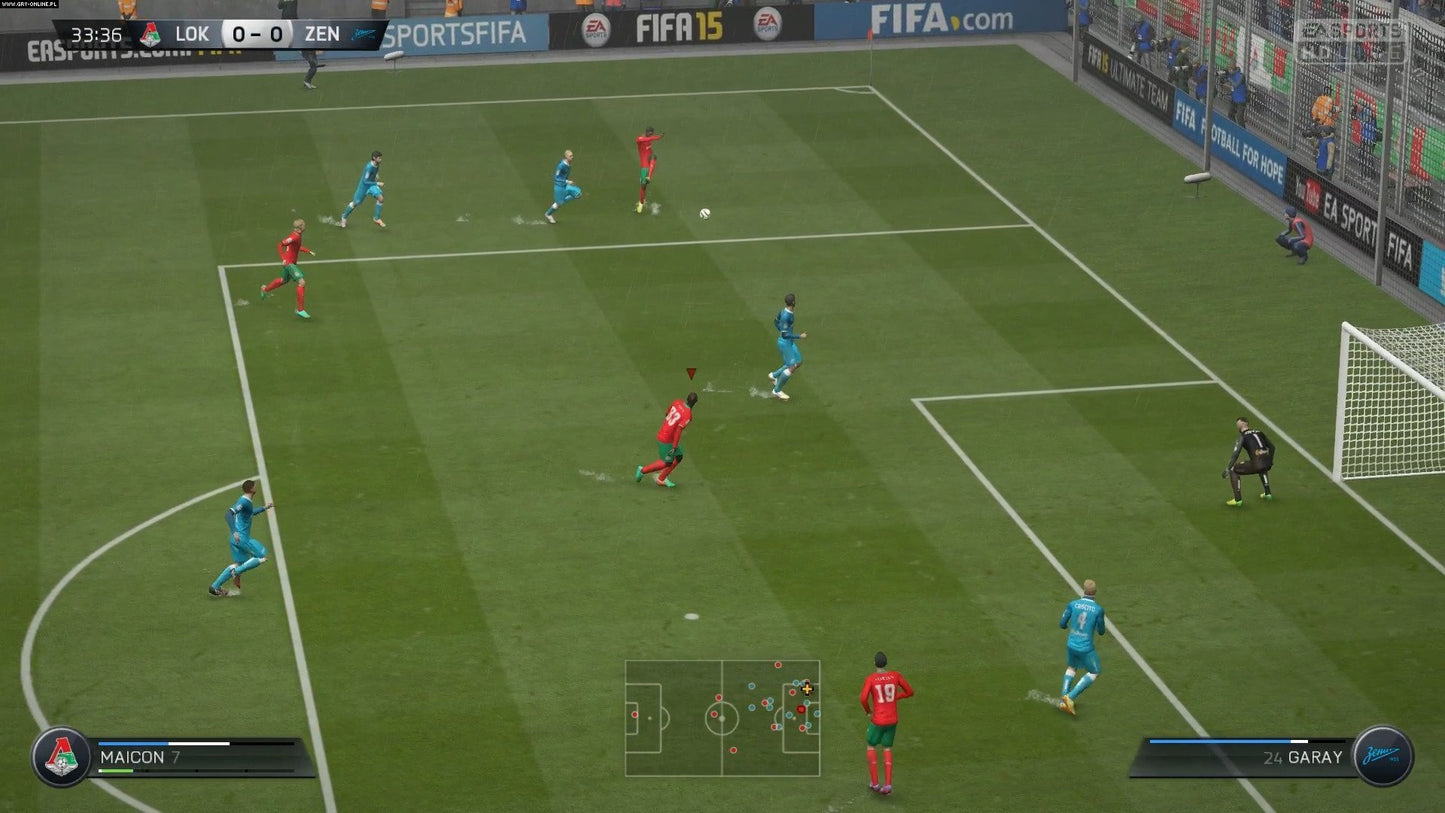Click MAICON's white stamina gauge
1445x813 pixels.
click(x=200, y=744)
